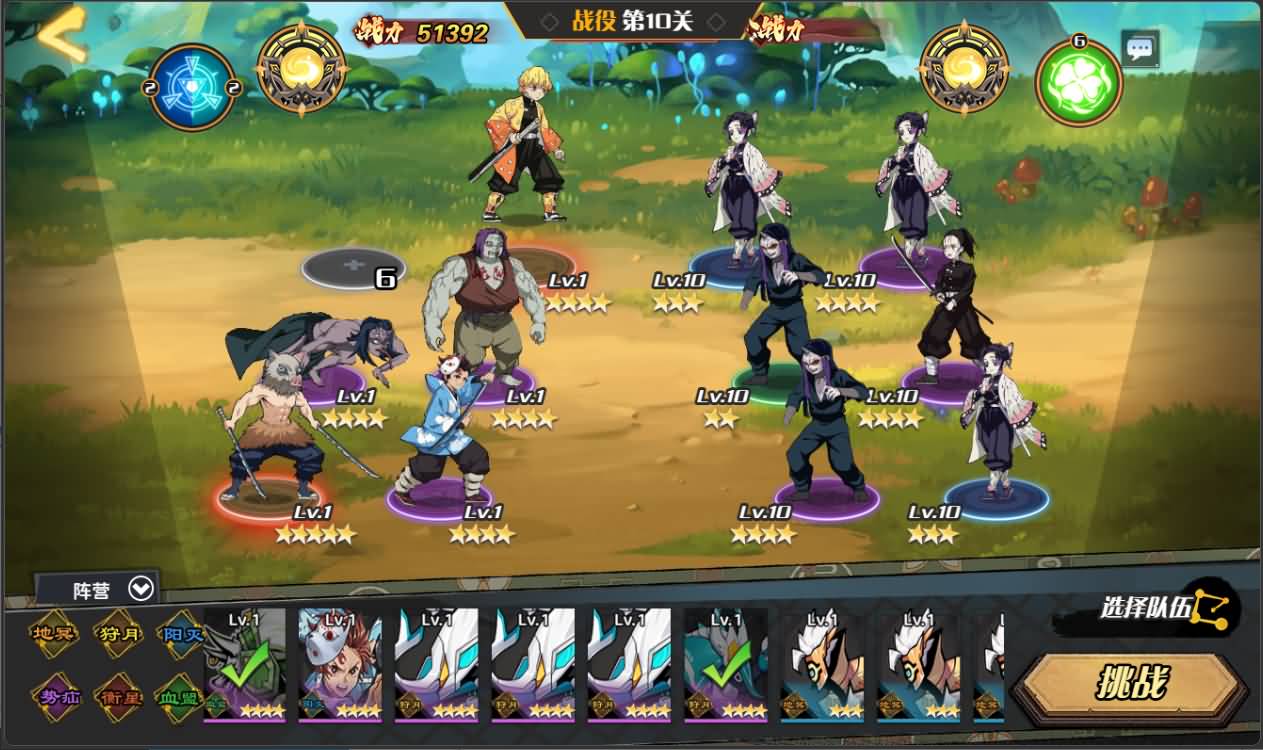Open the green clover enemy buff icon
The height and width of the screenshot is (750, 1263).
click(x=1078, y=84)
